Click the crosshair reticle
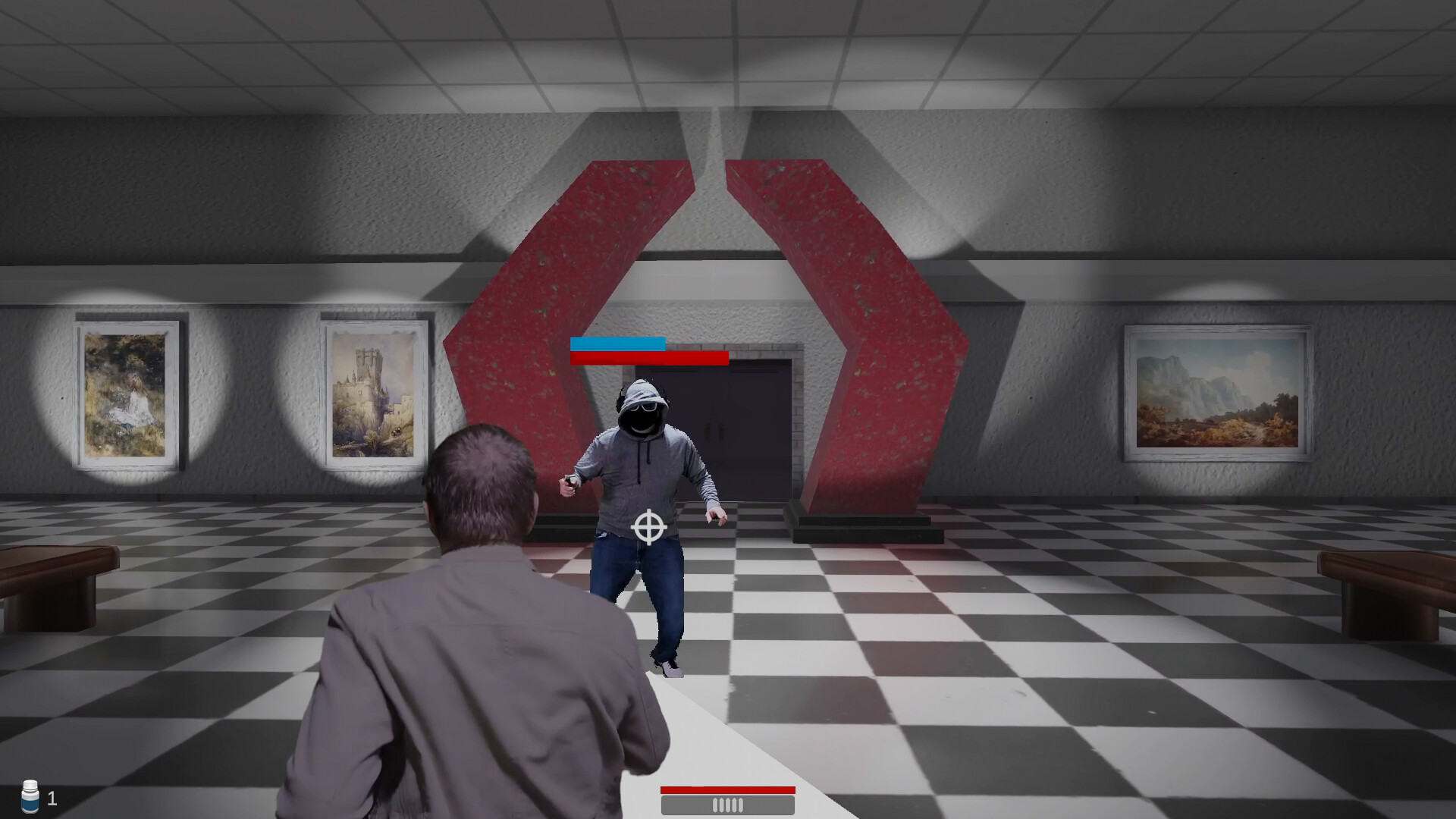Viewport: 1456px width, 819px height. 648,525
